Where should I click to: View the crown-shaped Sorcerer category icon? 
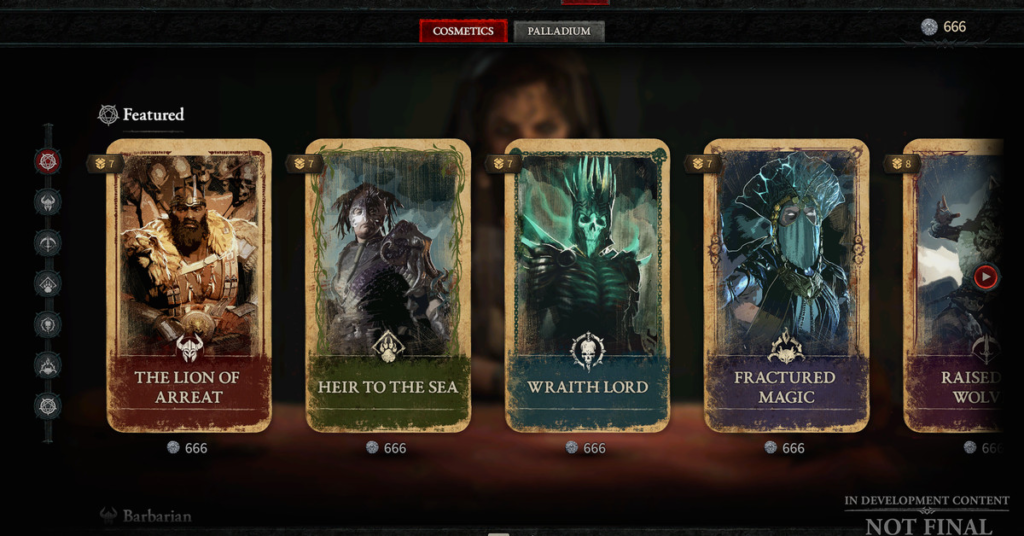click(47, 365)
